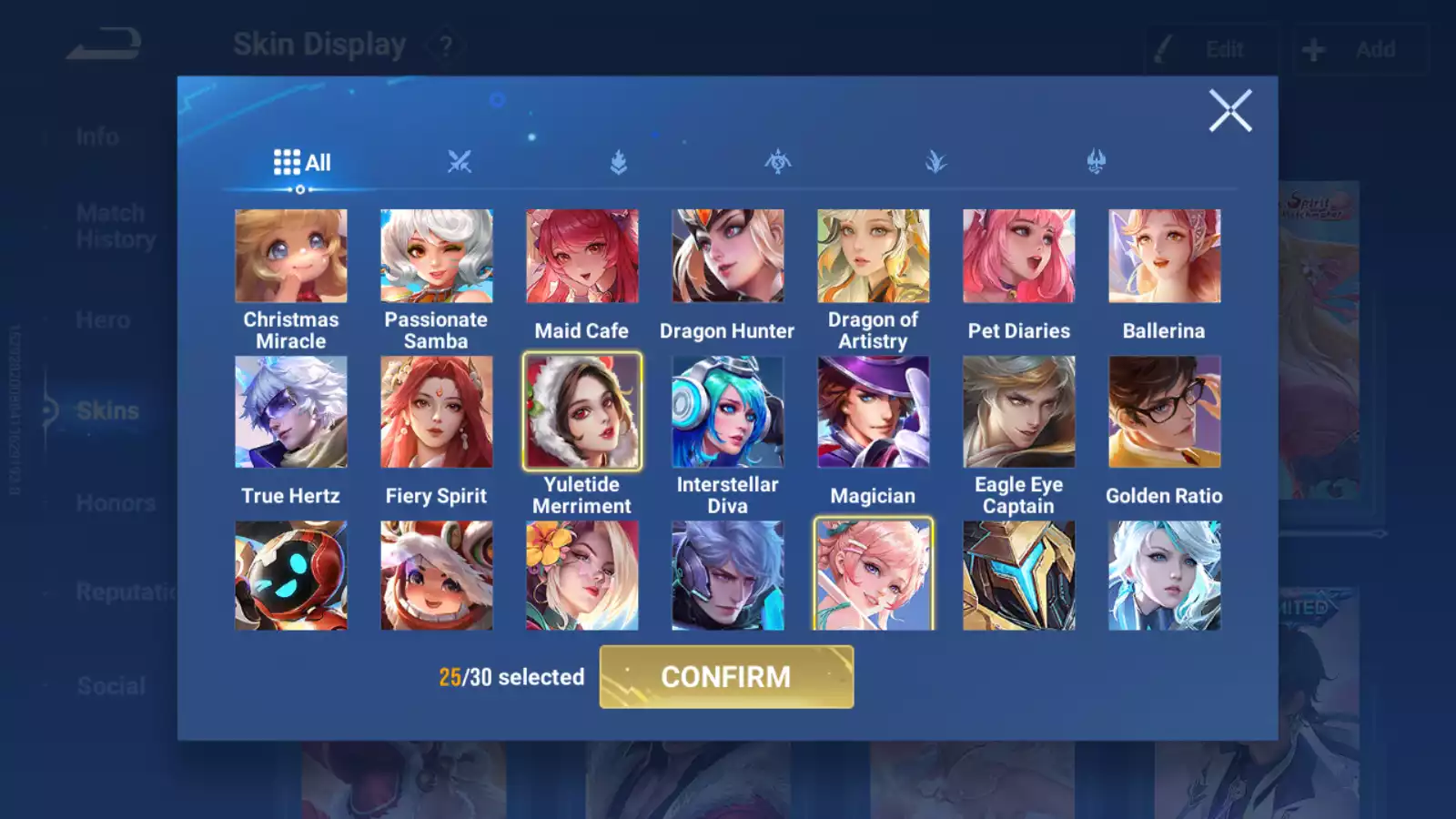Select the True Hertz skin
The image size is (1456, 819).
291,411
